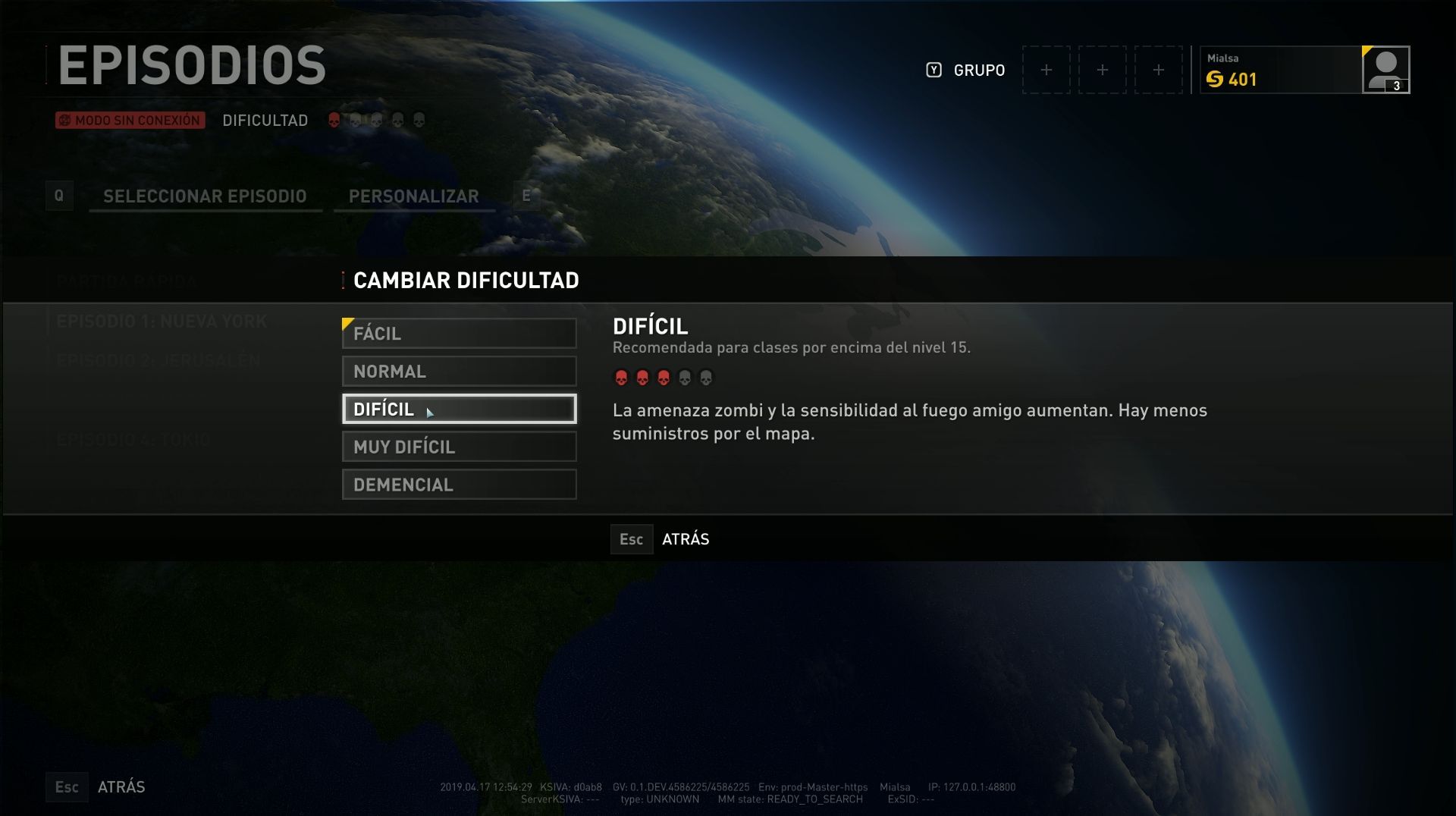1456x816 pixels.
Task: Select Episodio 4: Tokio
Action: pyautogui.click(x=133, y=440)
